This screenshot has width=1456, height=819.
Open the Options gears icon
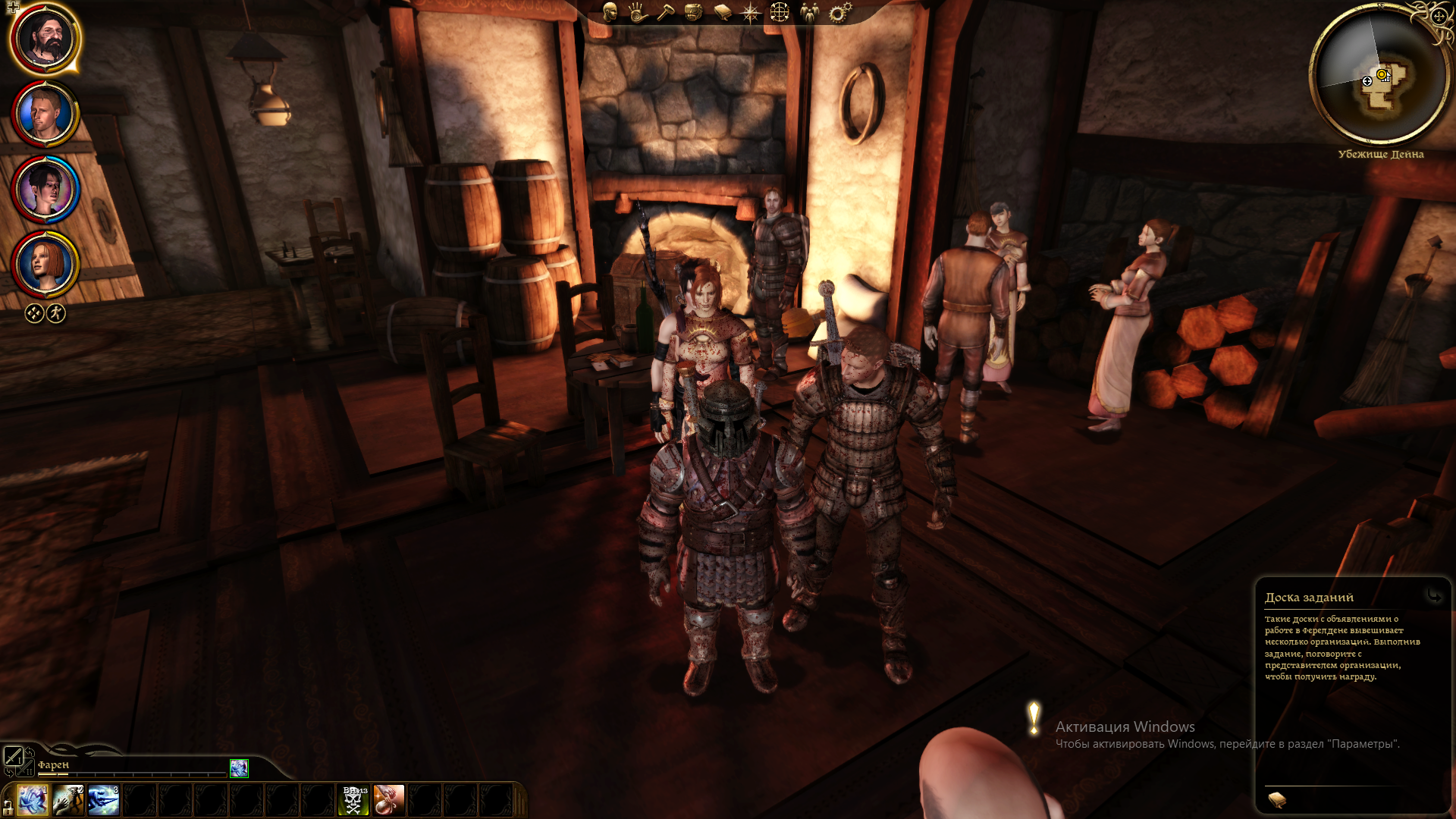tap(839, 13)
